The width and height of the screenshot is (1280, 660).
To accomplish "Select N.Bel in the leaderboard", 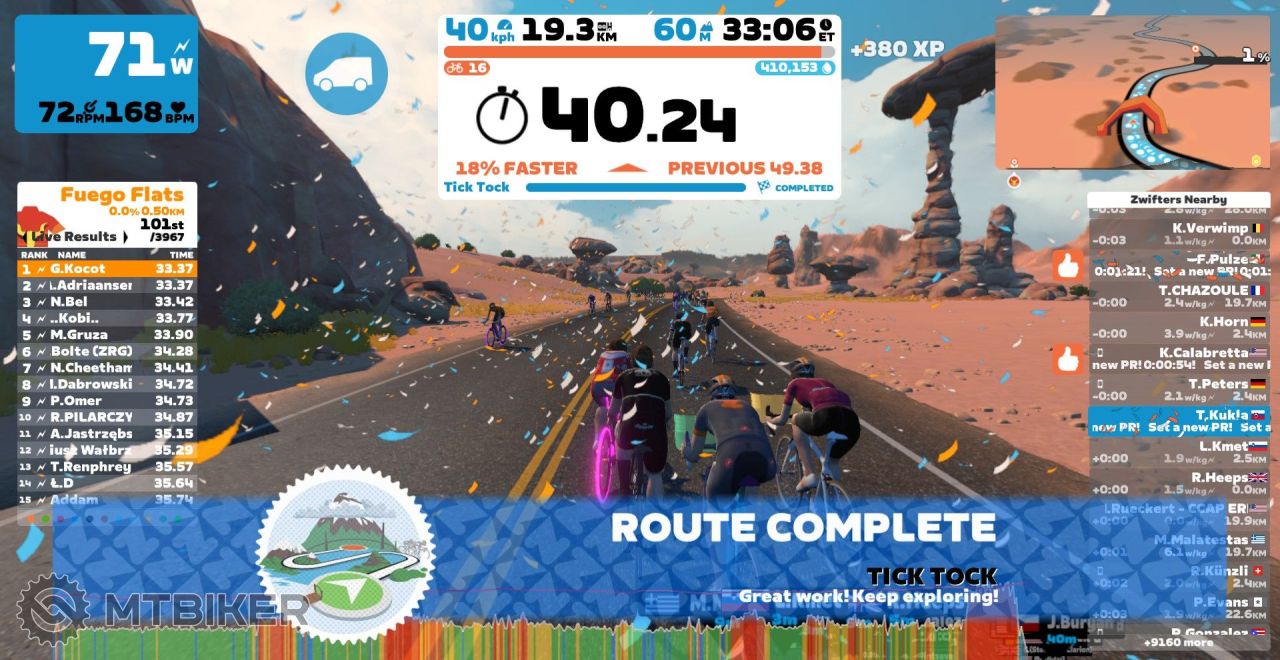I will [108, 302].
